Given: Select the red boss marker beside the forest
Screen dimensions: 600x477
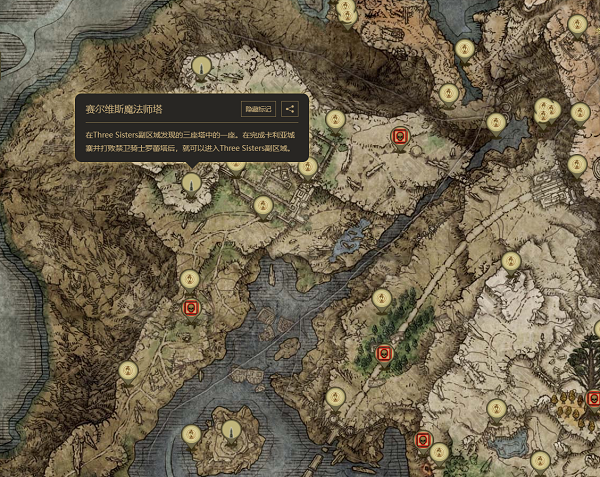Looking at the screenshot, I should pyautogui.click(x=382, y=352).
